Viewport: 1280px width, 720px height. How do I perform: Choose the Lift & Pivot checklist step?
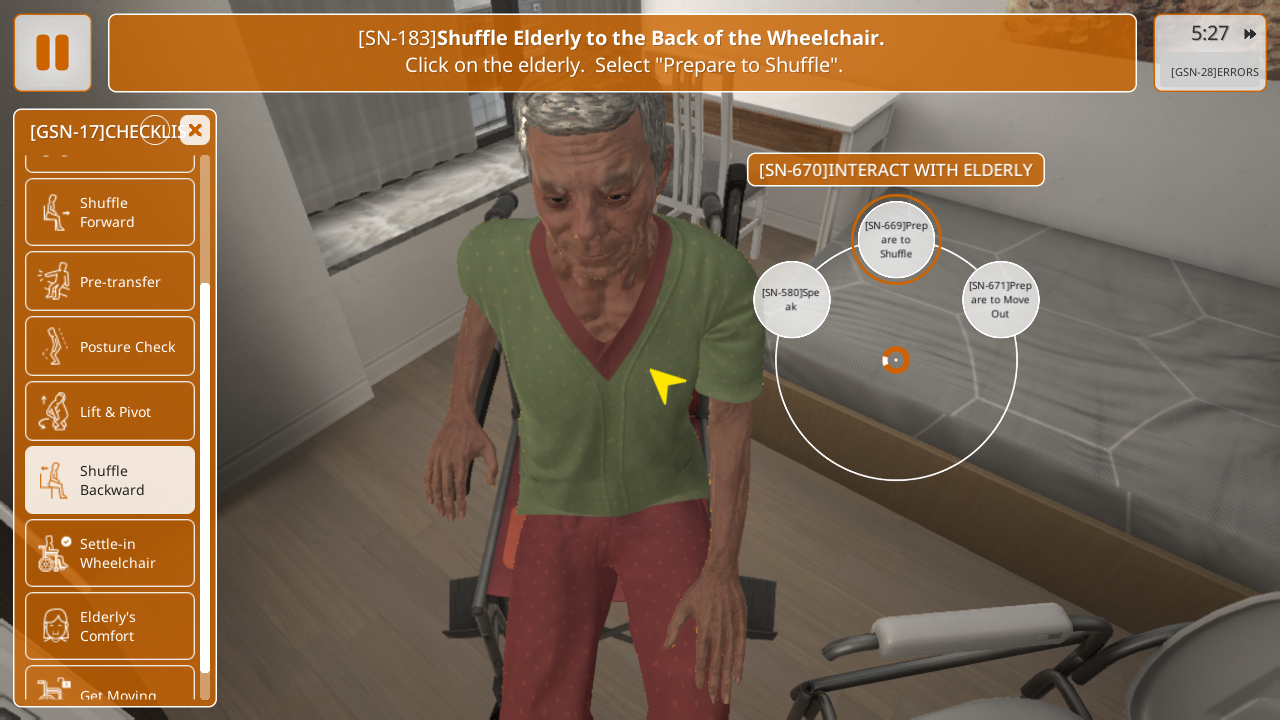[x=110, y=411]
